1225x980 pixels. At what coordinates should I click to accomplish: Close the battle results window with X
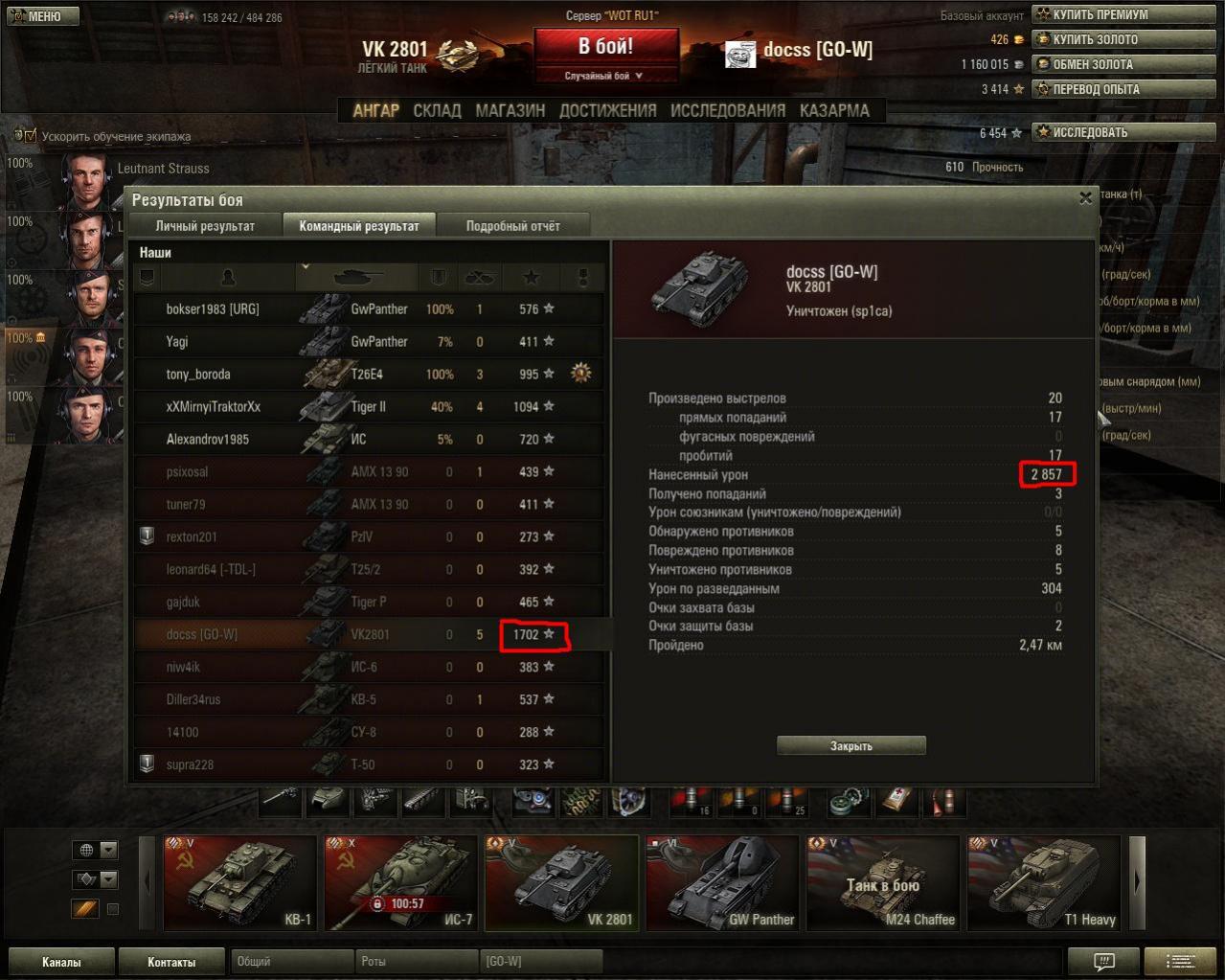coord(1085,198)
